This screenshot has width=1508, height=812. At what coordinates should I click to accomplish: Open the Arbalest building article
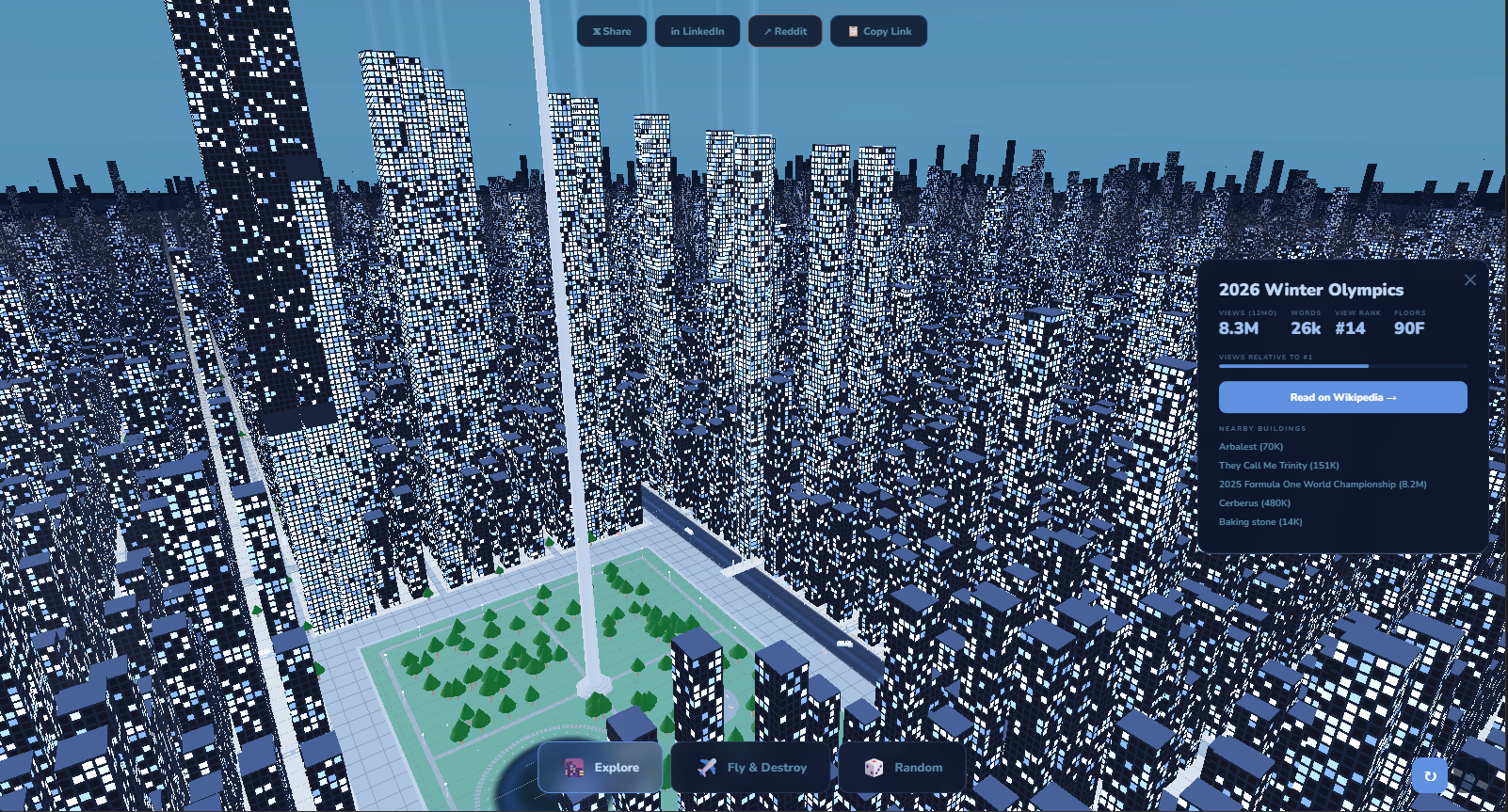pos(1250,446)
